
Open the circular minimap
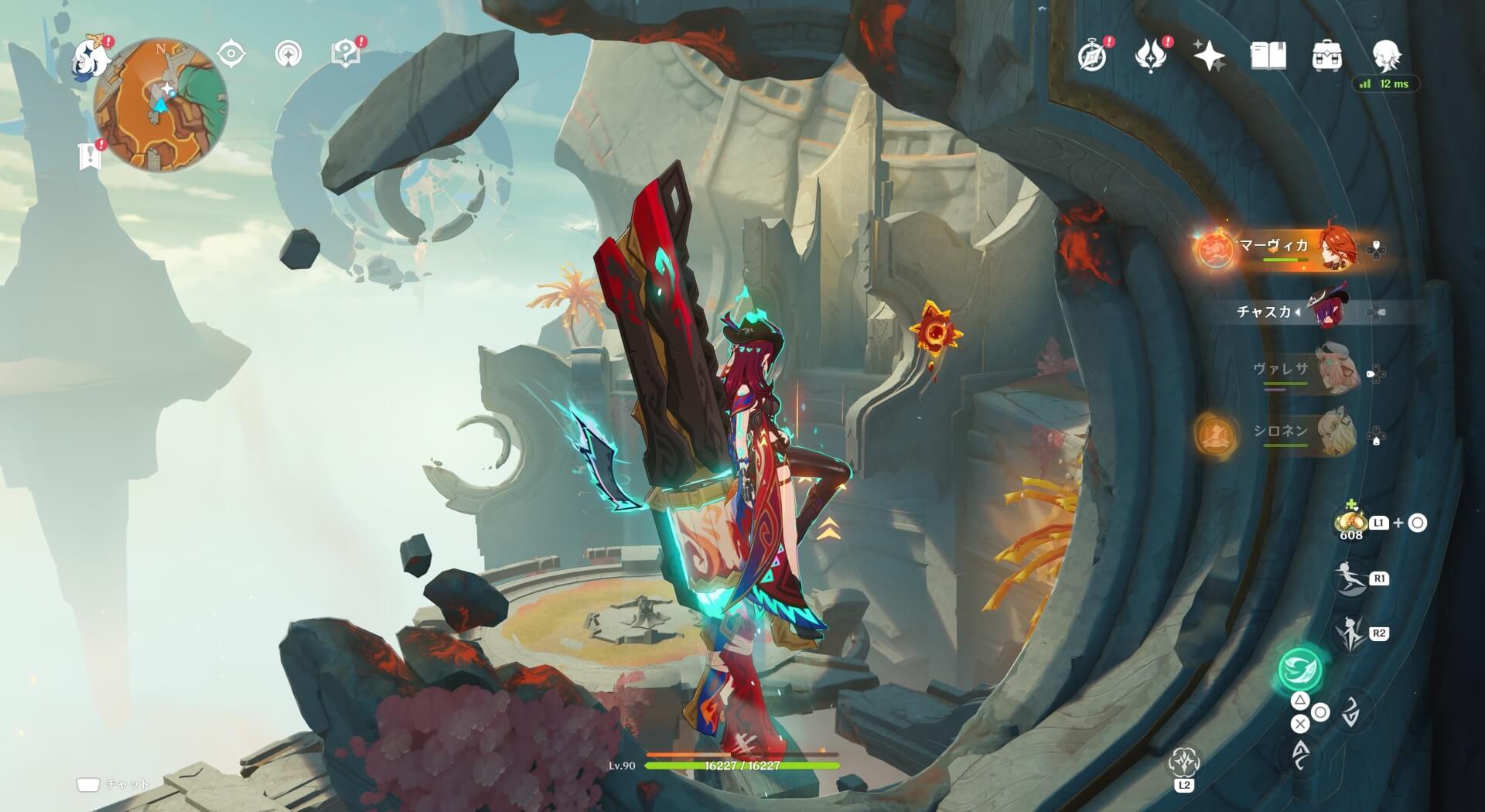[x=161, y=105]
